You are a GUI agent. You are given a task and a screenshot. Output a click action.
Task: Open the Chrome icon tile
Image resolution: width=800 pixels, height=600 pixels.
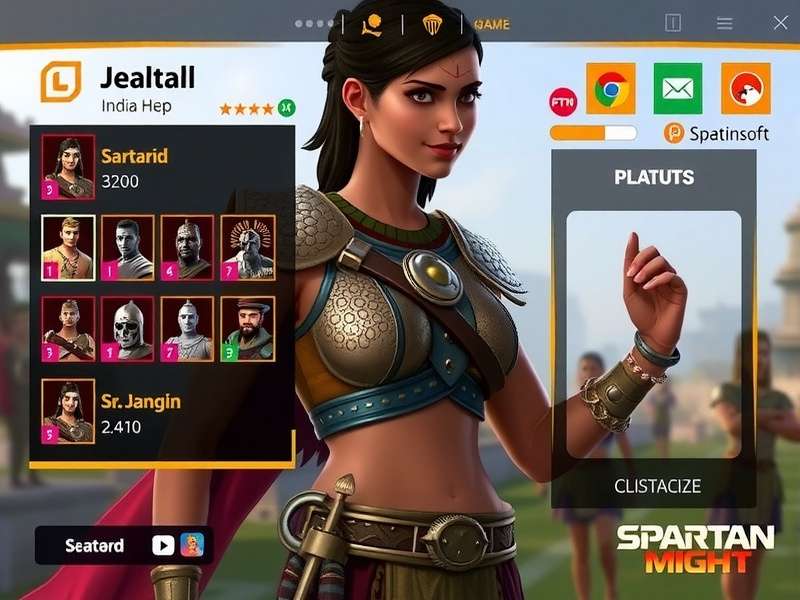[x=611, y=88]
